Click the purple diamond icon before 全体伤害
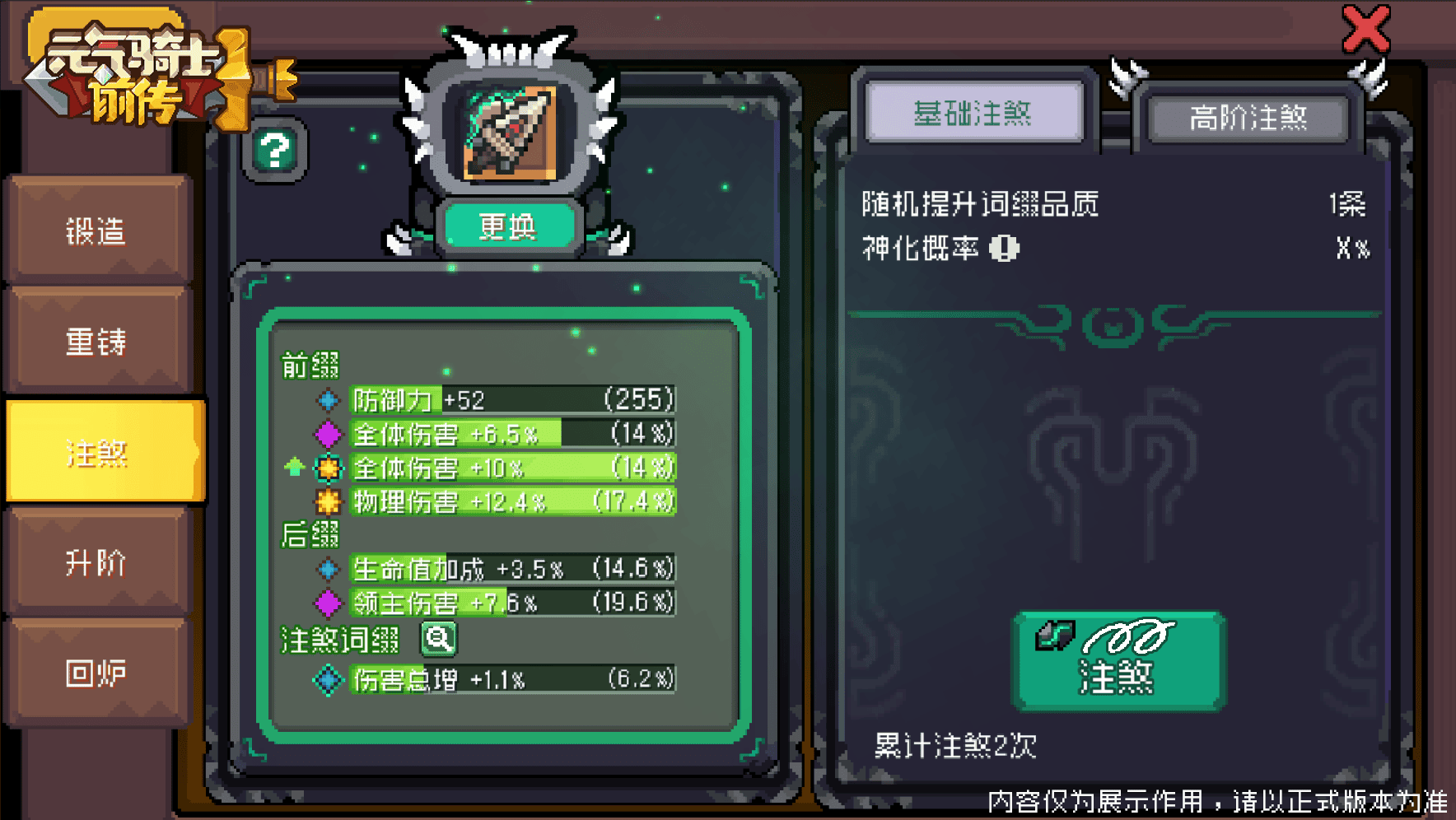This screenshot has height=820, width=1456. (328, 434)
